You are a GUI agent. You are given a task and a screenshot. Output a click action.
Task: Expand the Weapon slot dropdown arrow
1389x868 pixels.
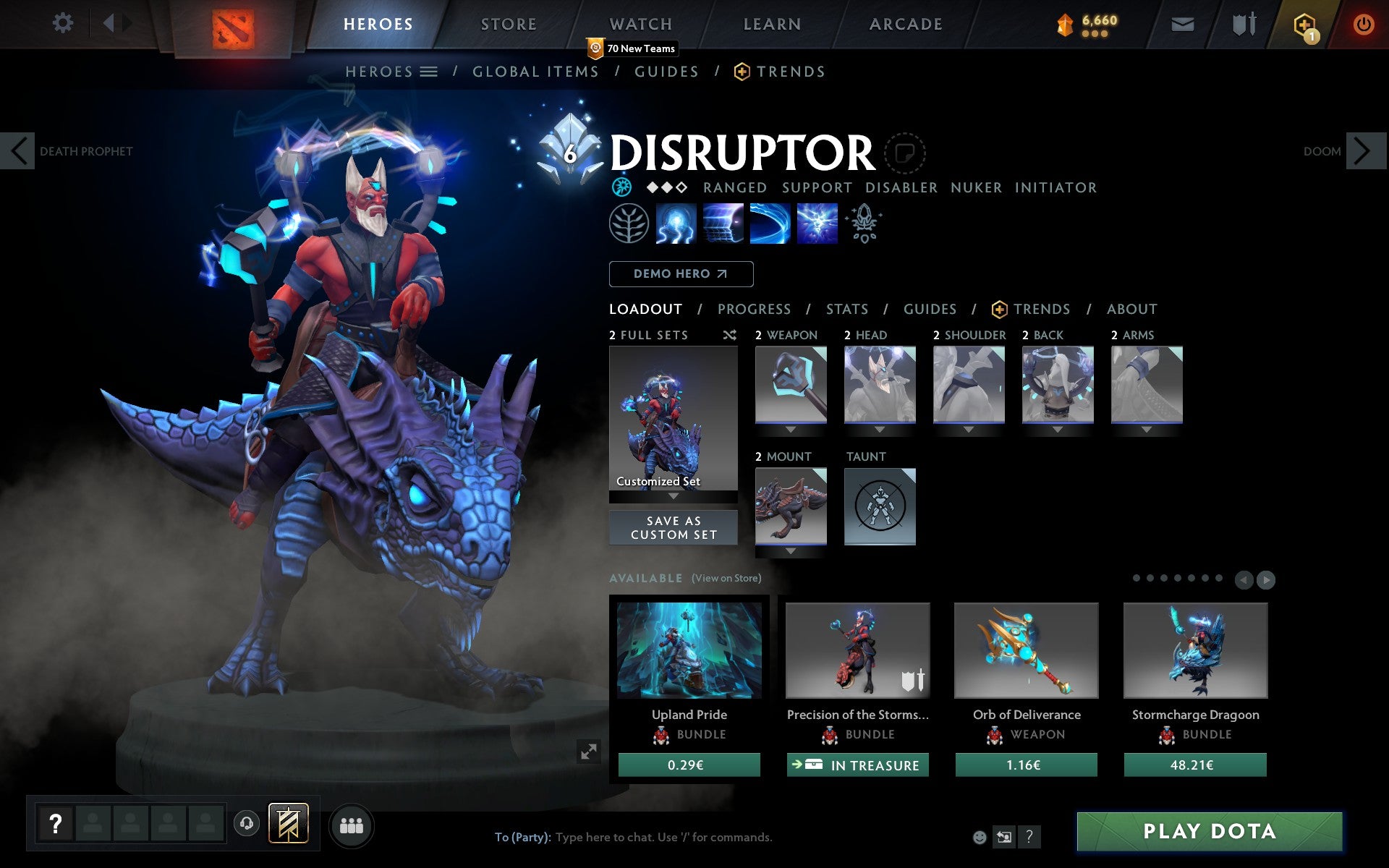click(790, 428)
